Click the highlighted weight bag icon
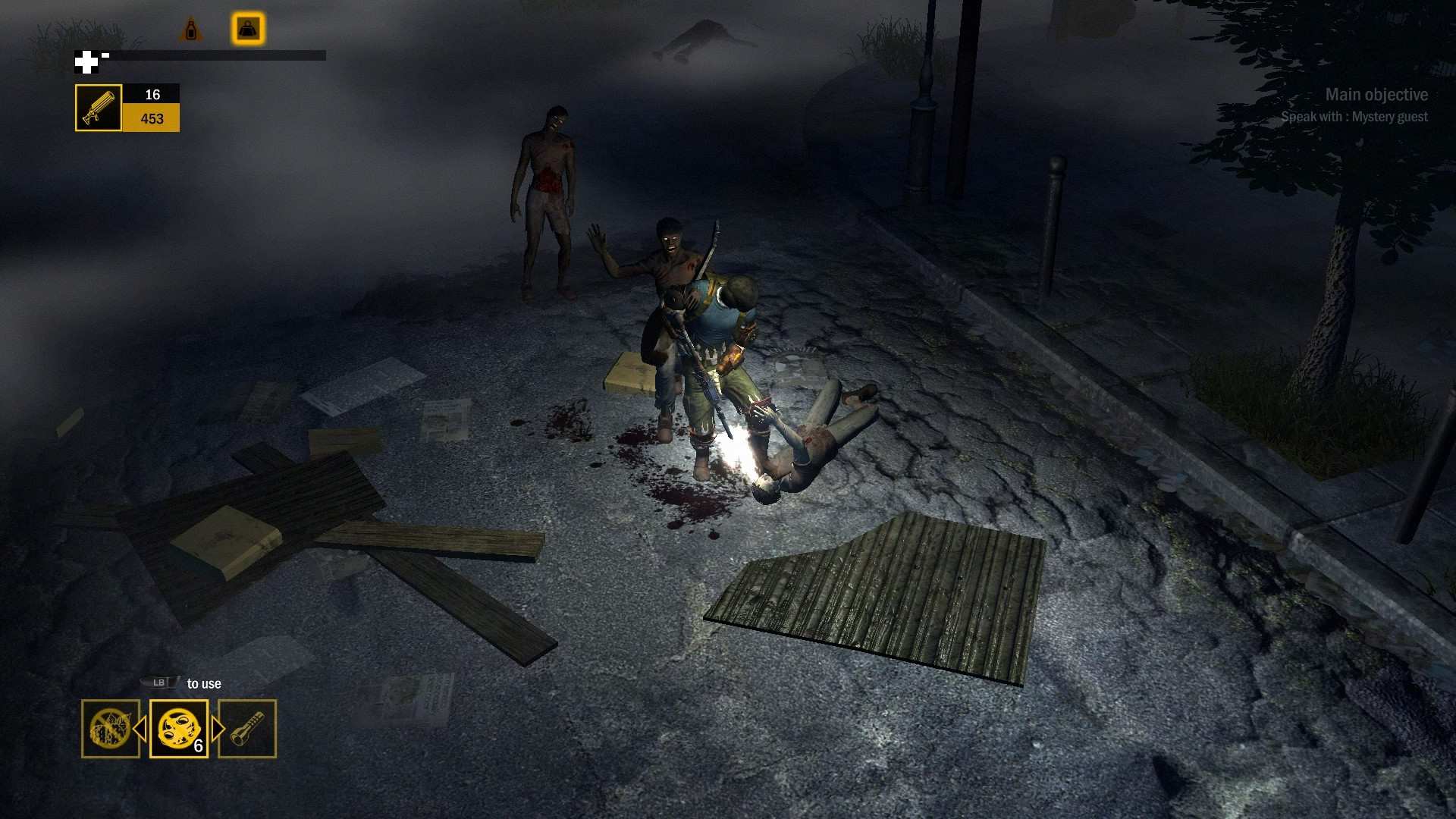Image resolution: width=1456 pixels, height=819 pixels. [248, 29]
